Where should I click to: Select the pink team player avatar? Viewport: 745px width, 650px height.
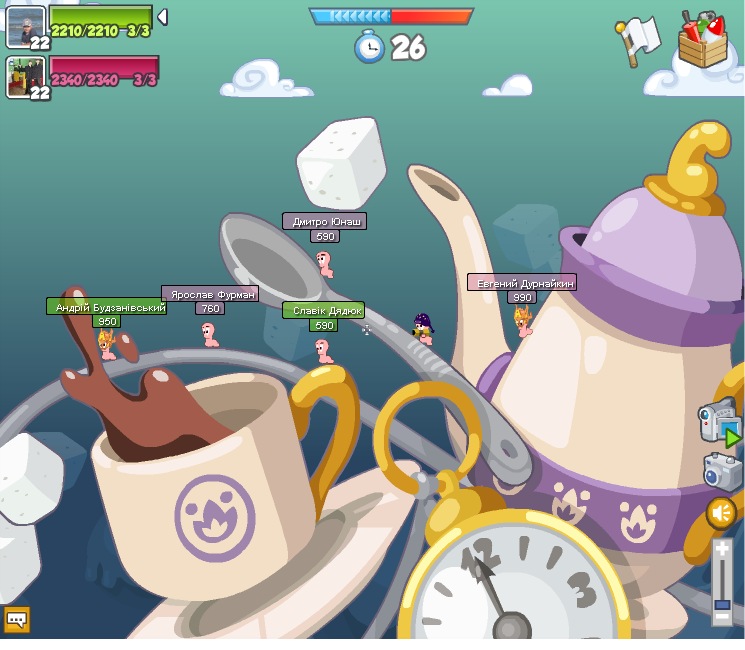25,77
